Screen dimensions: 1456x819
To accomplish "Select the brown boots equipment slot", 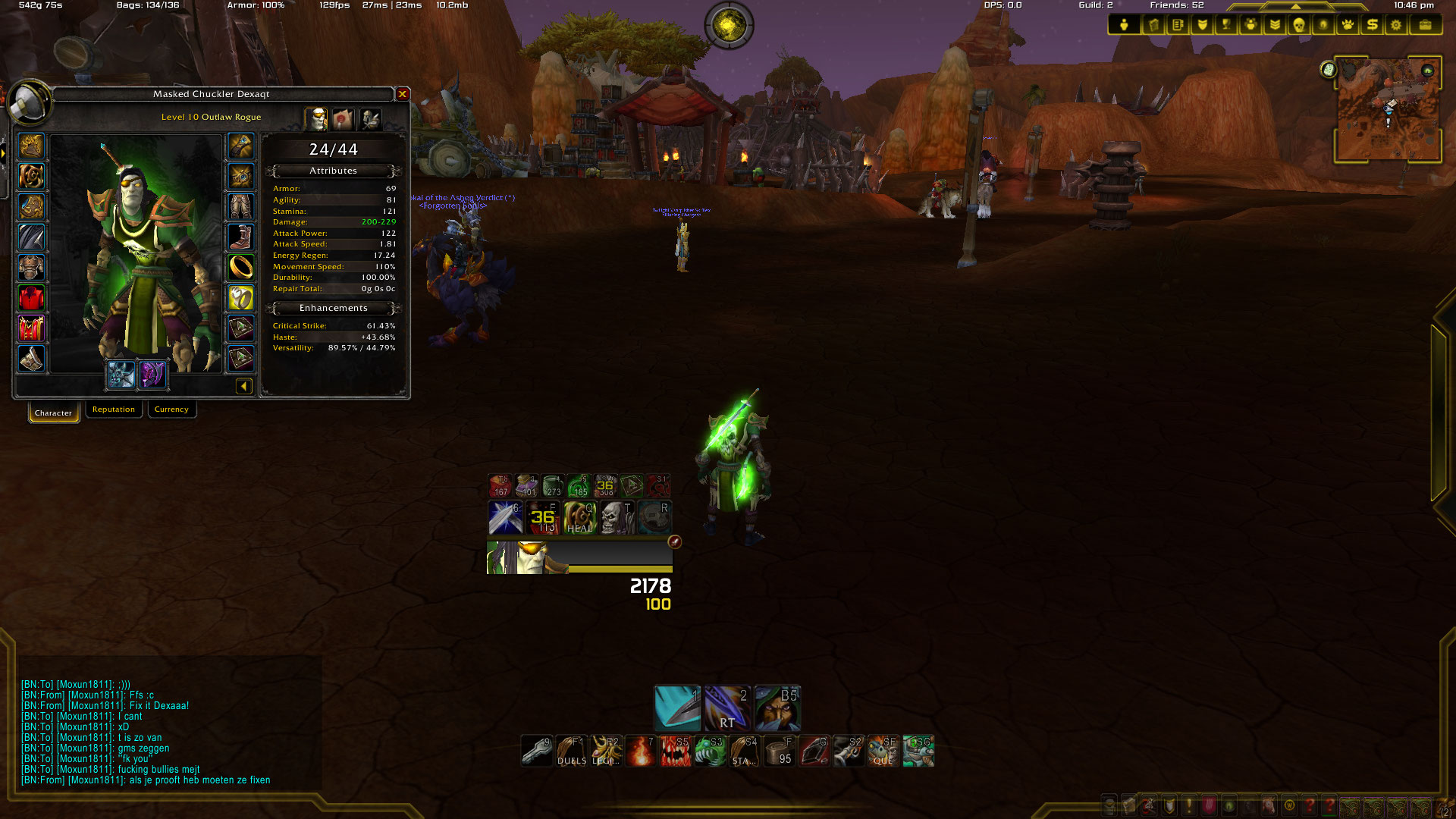I will 241,237.
